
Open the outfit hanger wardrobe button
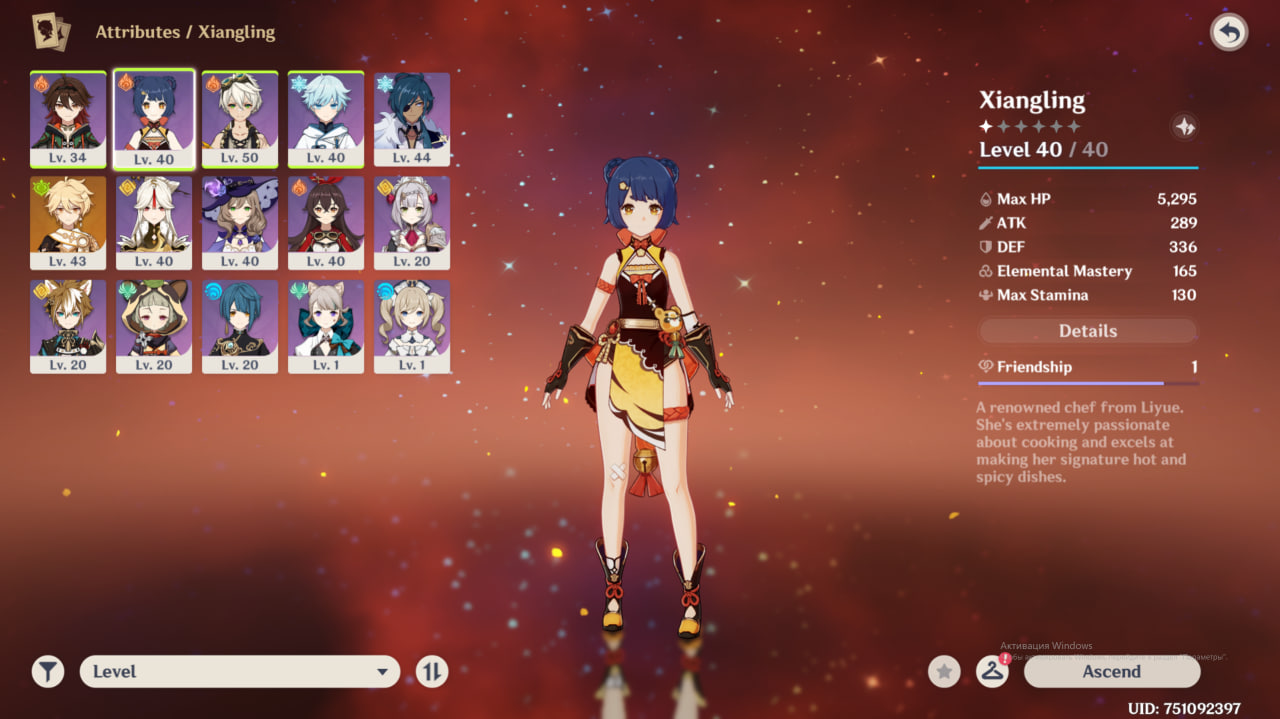(992, 672)
